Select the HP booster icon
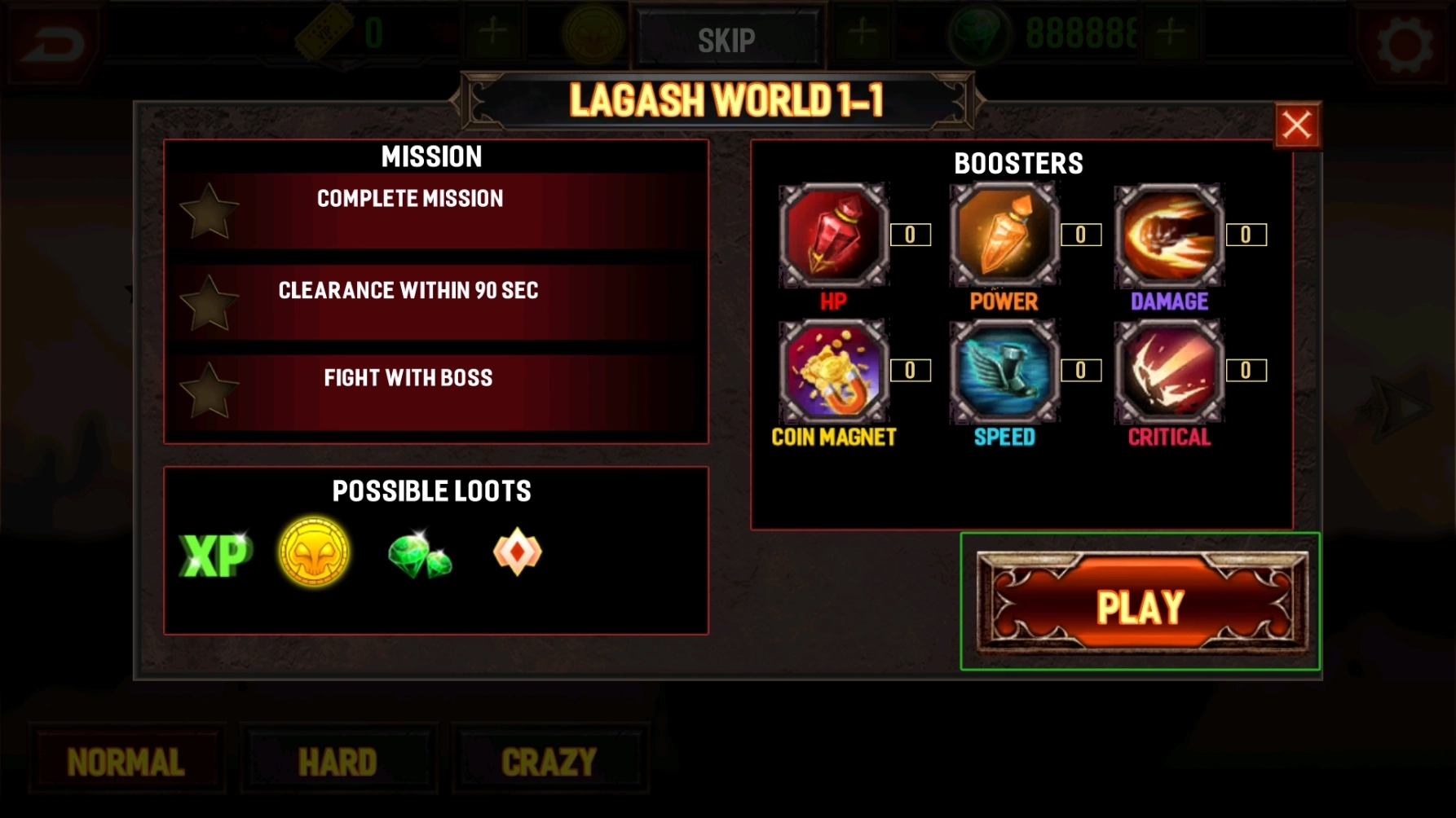The height and width of the screenshot is (818, 1456). point(833,235)
